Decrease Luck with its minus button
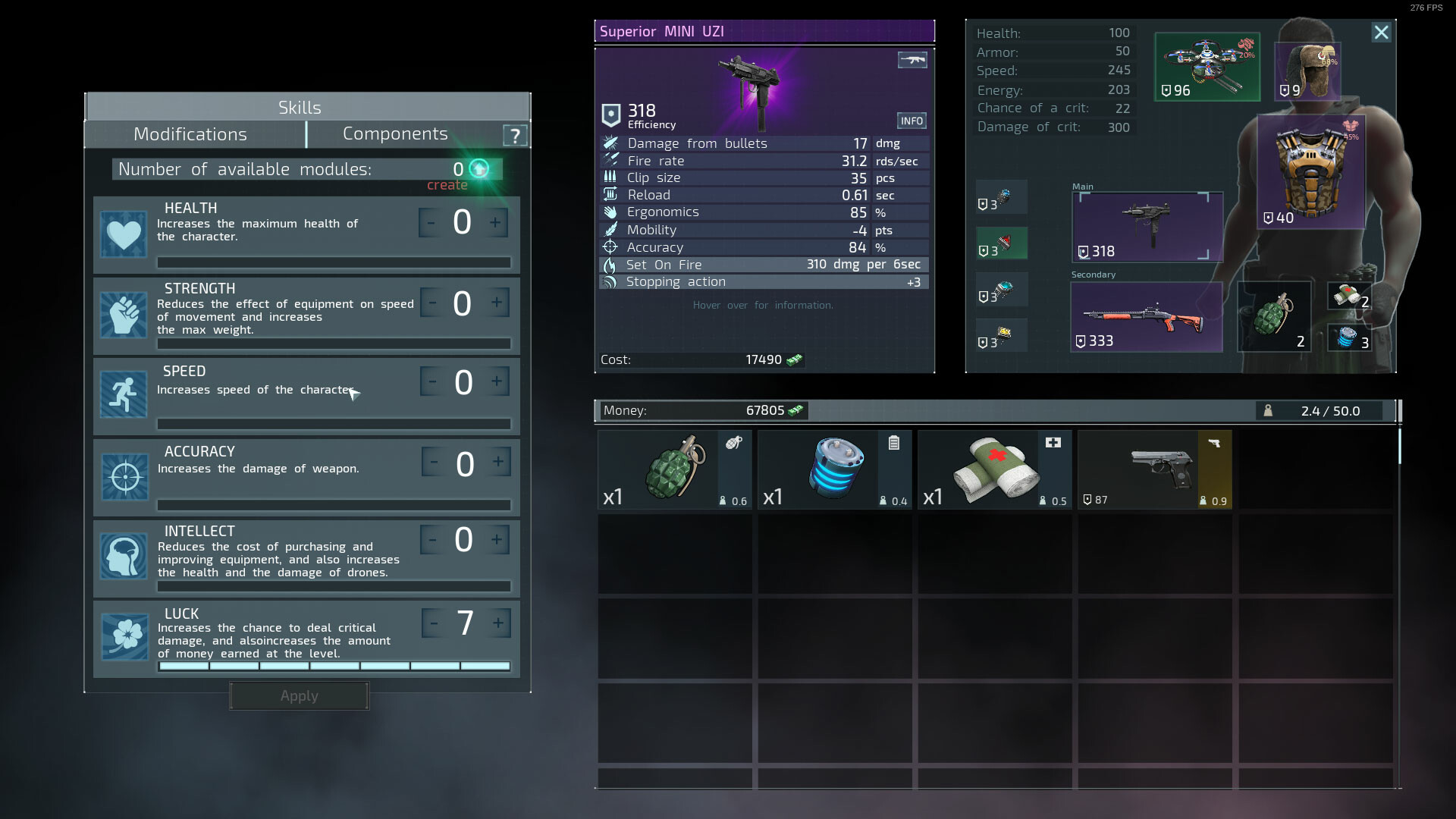 tap(433, 623)
